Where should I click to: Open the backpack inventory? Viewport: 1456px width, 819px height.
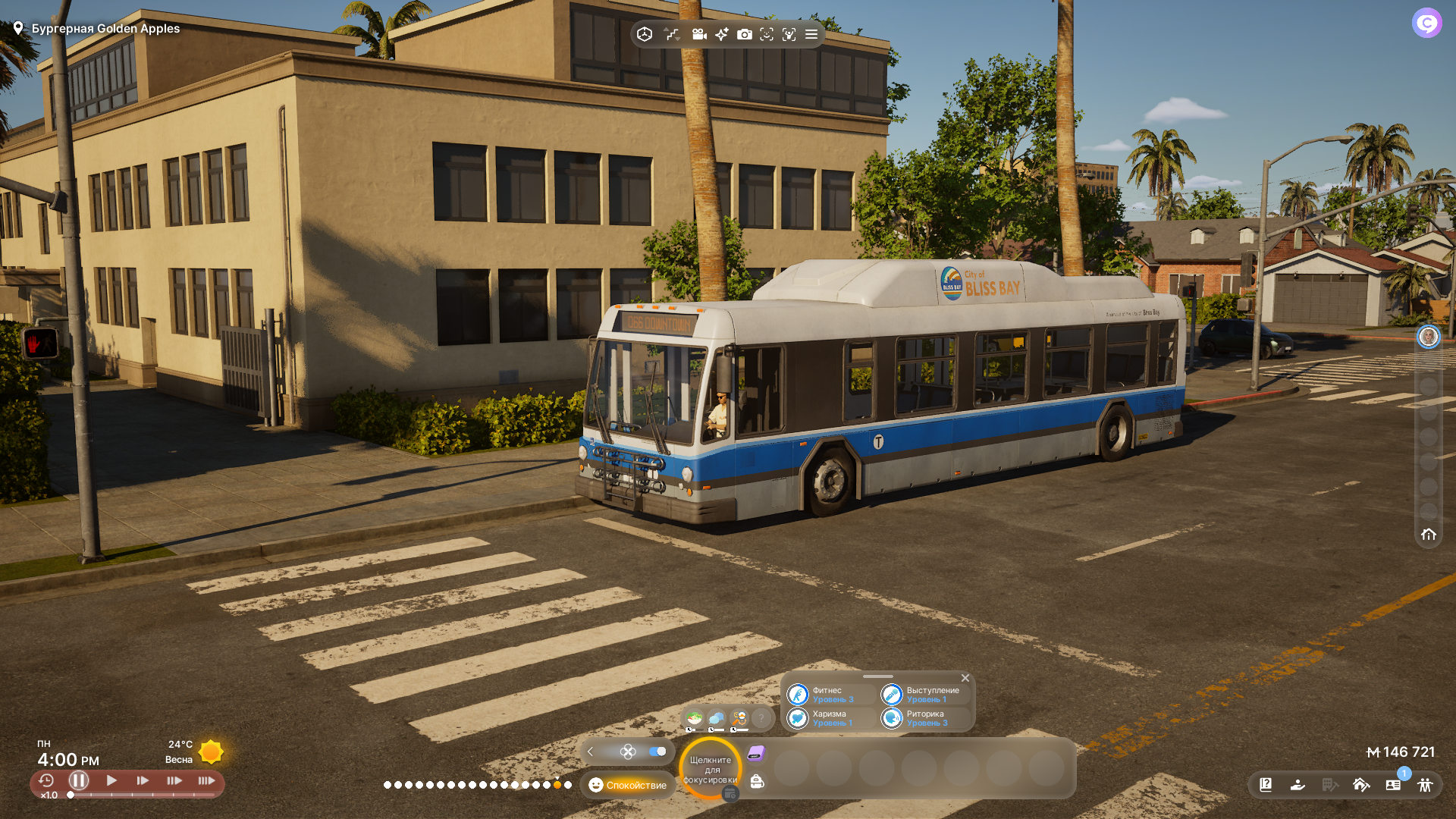(x=757, y=782)
